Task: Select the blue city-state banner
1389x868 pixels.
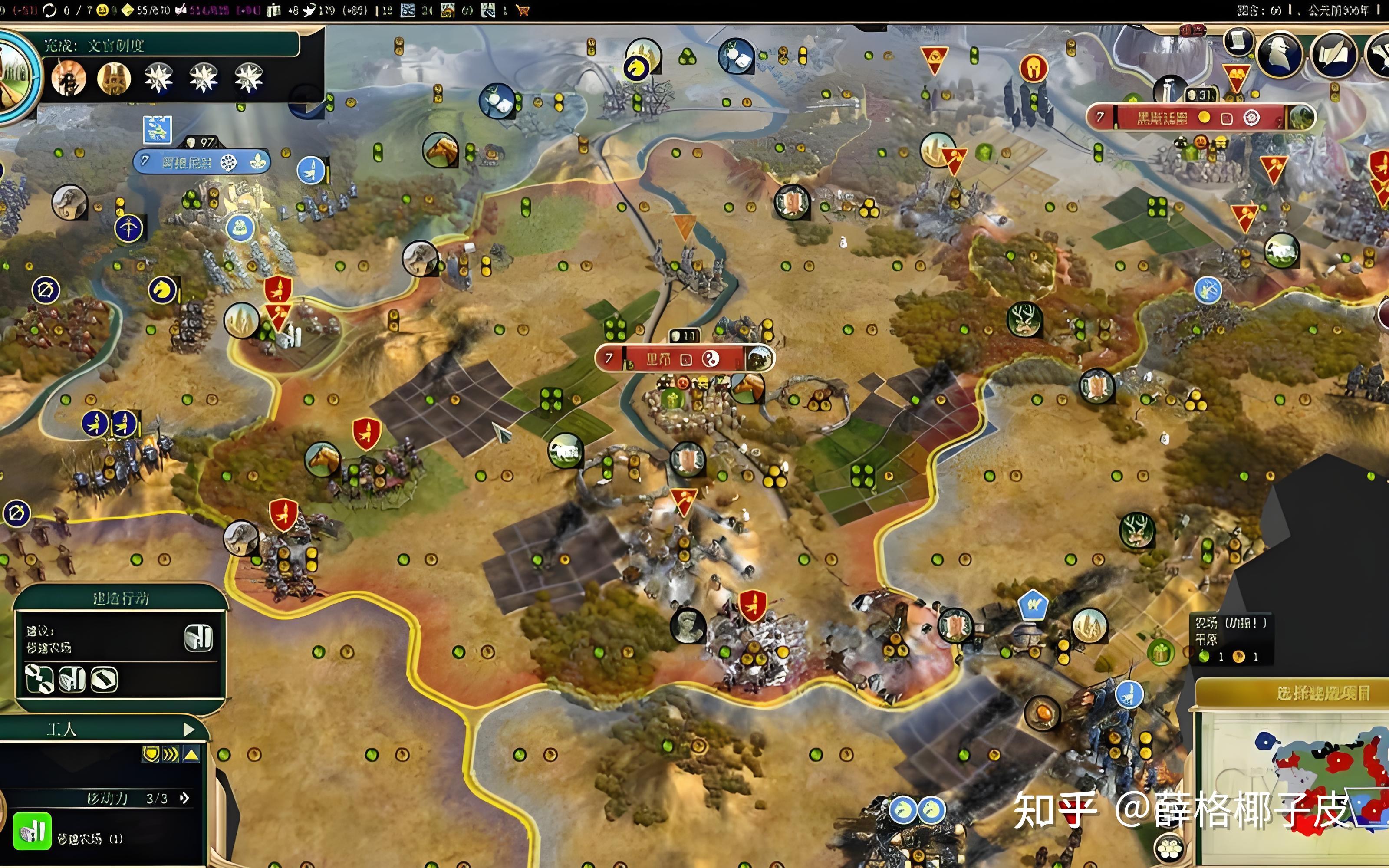Action: [x=201, y=162]
